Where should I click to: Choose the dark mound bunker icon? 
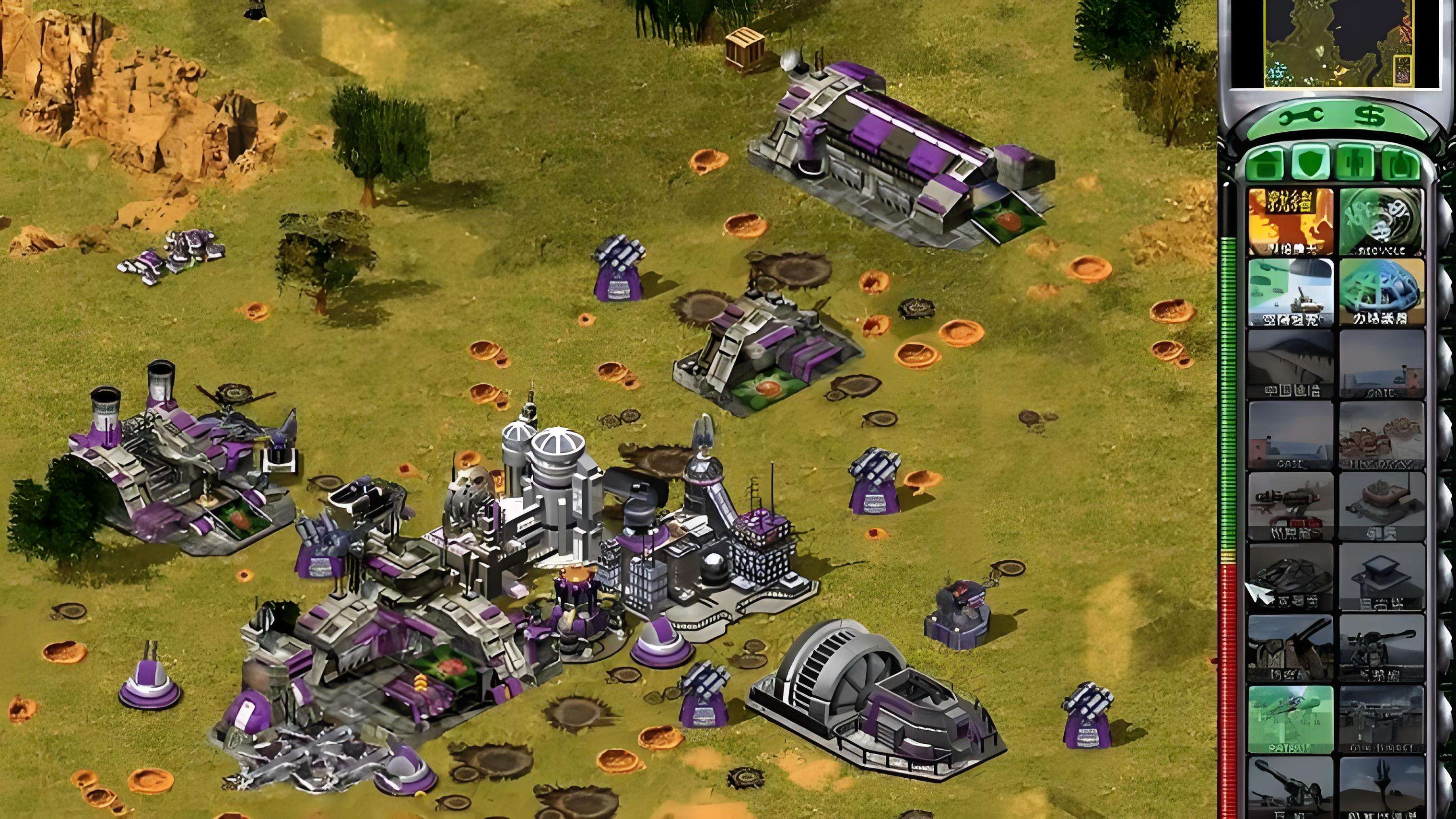click(x=1290, y=578)
